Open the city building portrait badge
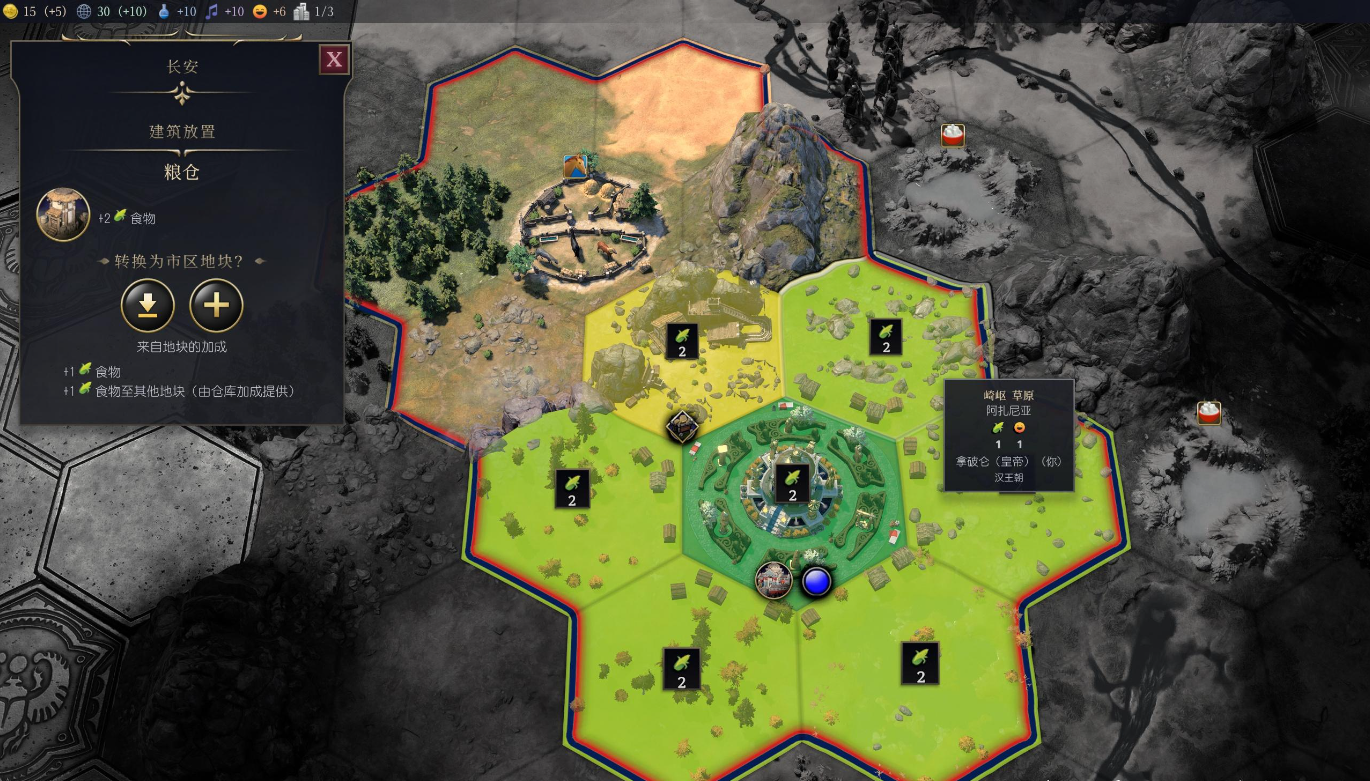The image size is (1370, 781). 773,580
